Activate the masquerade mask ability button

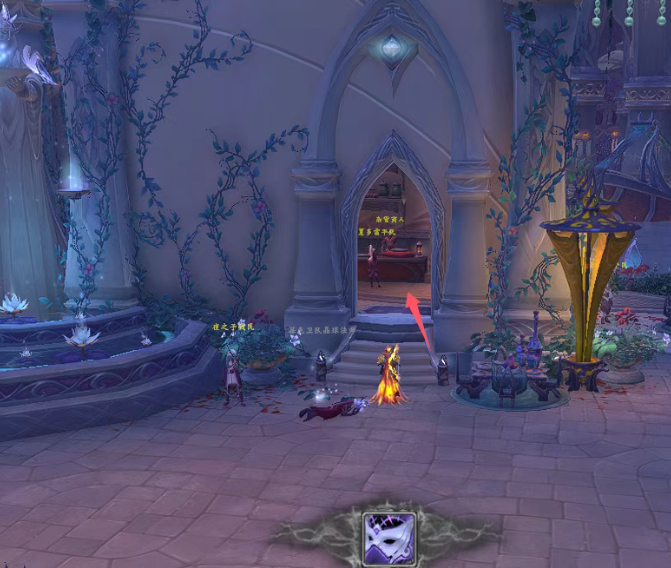point(388,537)
